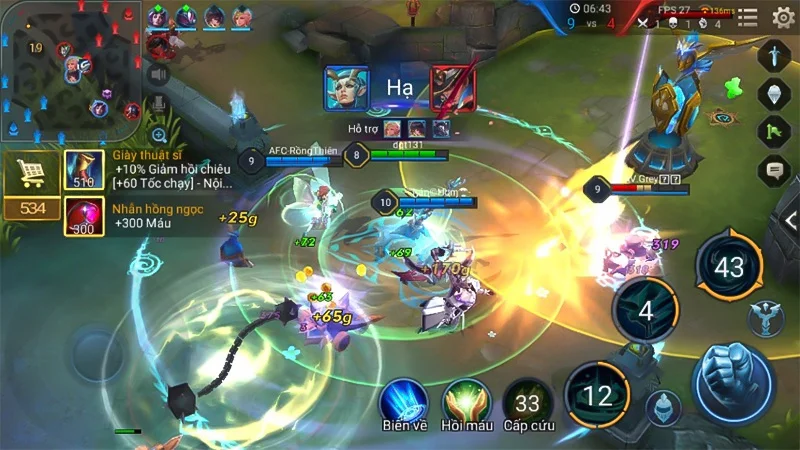
Task: Buy the suggested Nhẫn hồng ngọc item
Action: 84,216
